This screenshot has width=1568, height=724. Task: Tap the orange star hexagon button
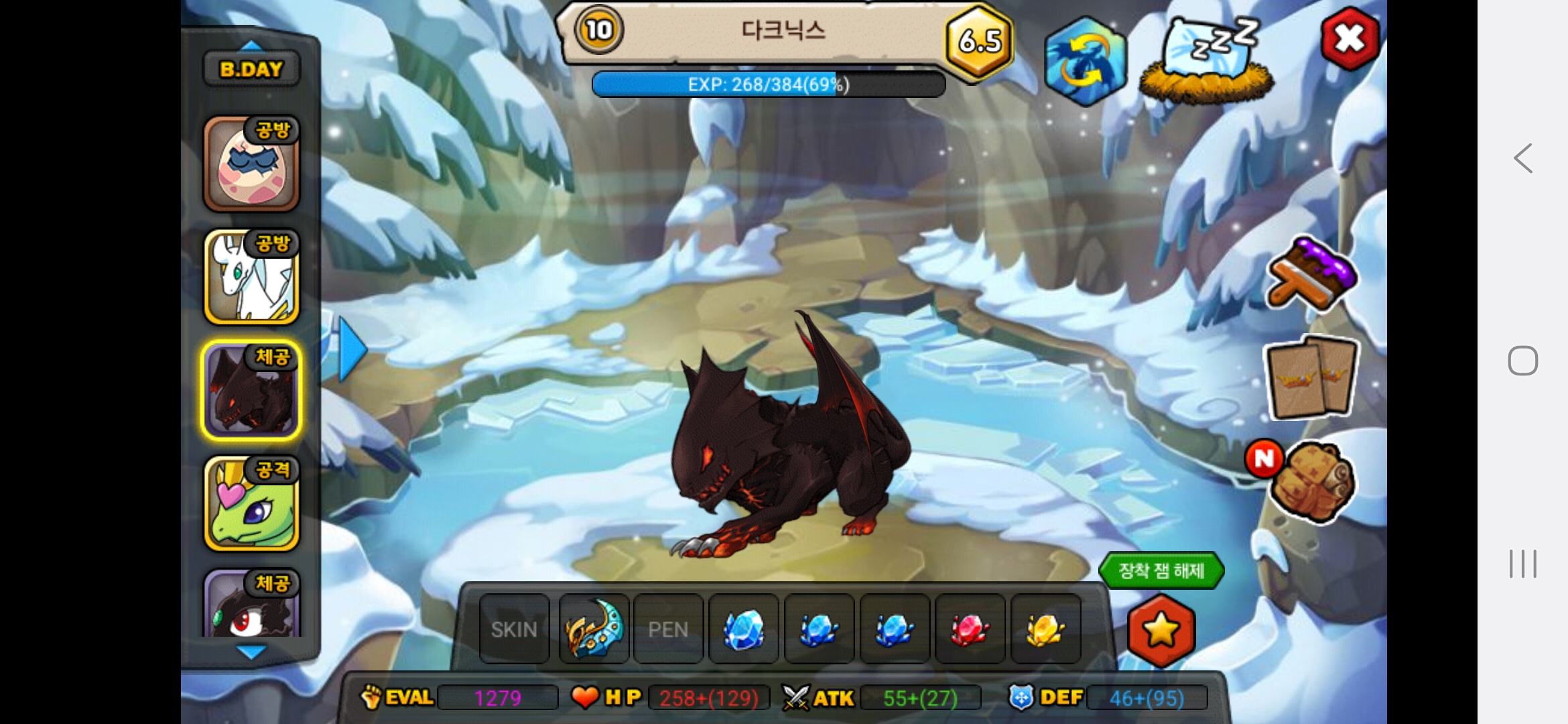coord(1161,630)
